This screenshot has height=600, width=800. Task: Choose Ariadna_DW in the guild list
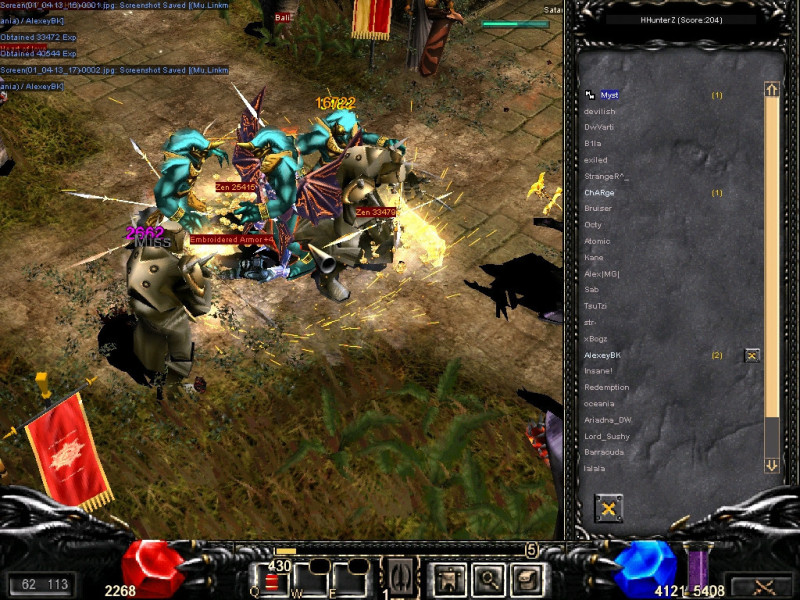pos(608,420)
